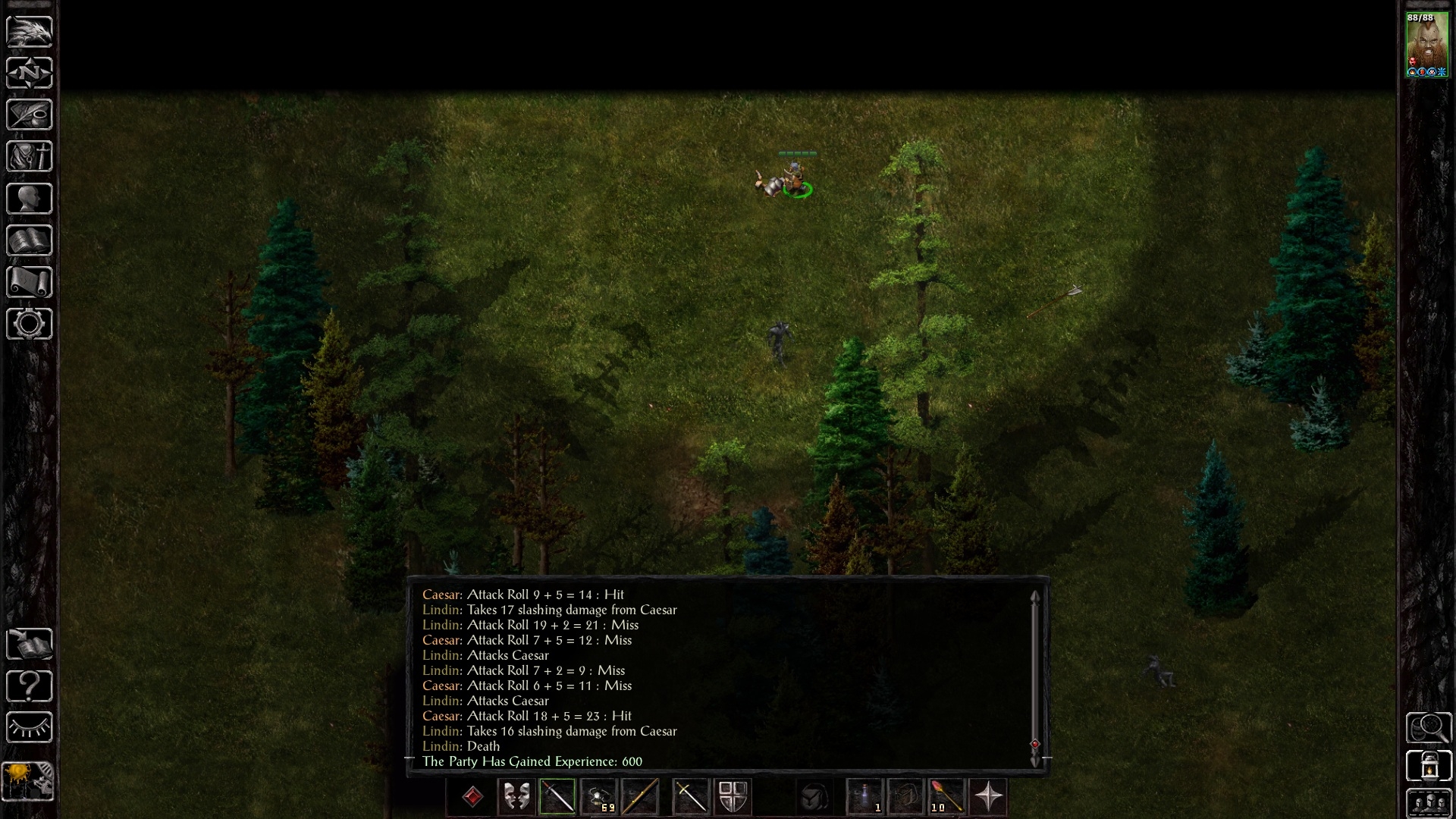
Task: Open the journal quill and inkwell button
Action: (30, 115)
